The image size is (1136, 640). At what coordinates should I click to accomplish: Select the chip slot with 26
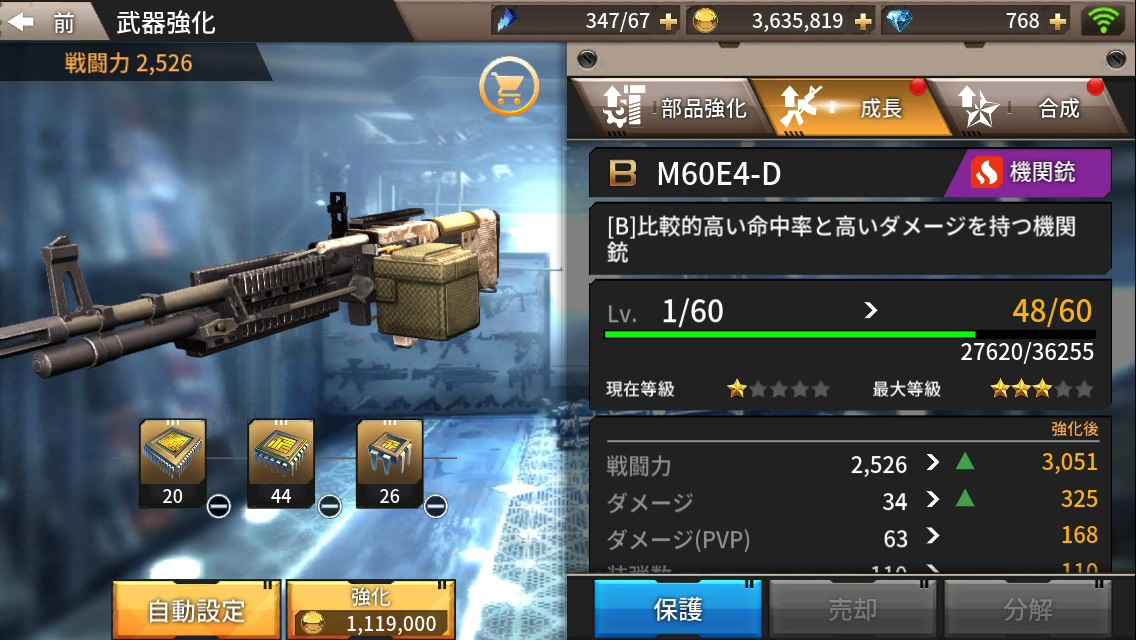pyautogui.click(x=389, y=463)
